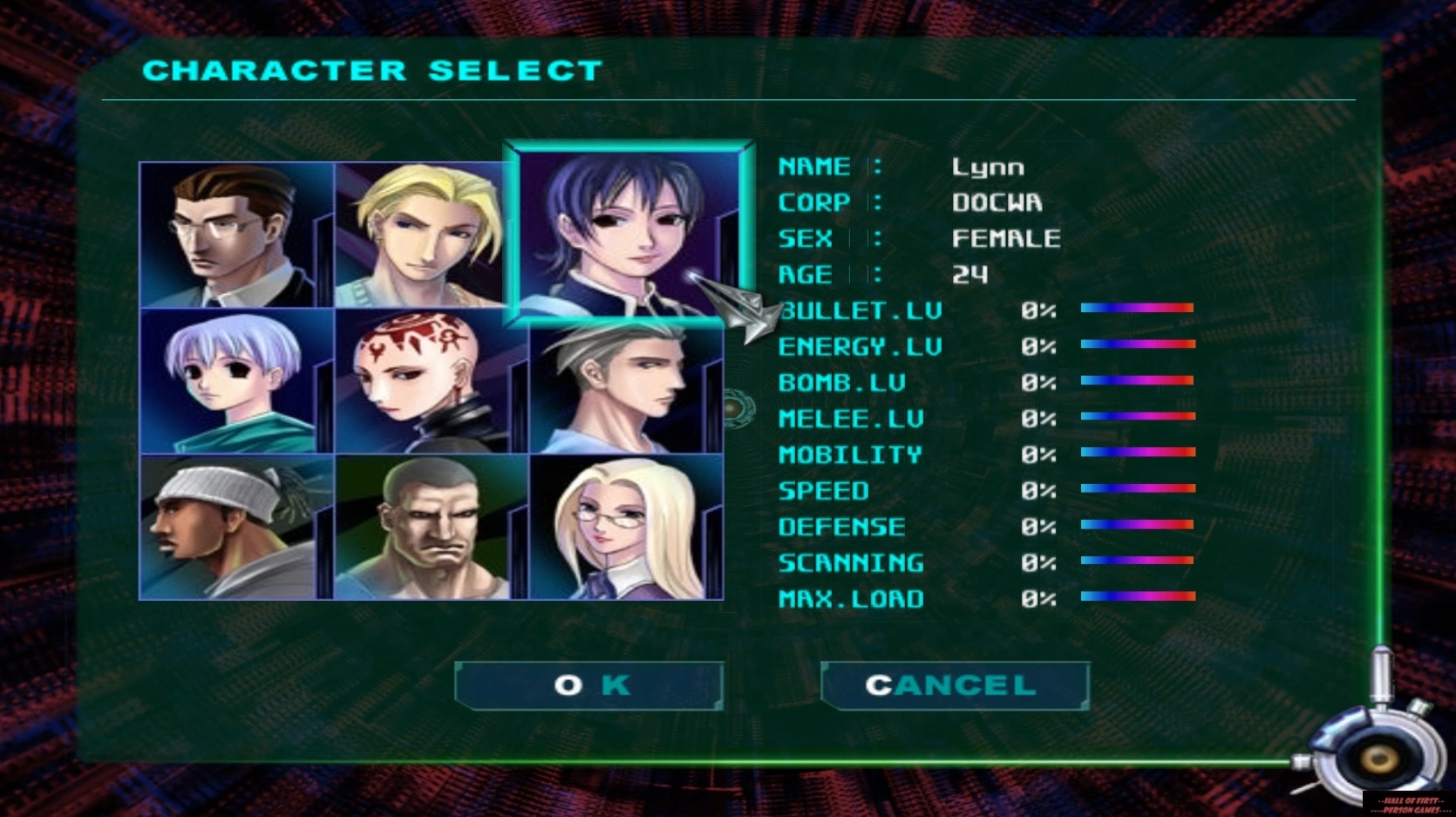Screen dimensions: 1456x817
Task: Select the blonde woman with glasses
Action: pos(626,527)
